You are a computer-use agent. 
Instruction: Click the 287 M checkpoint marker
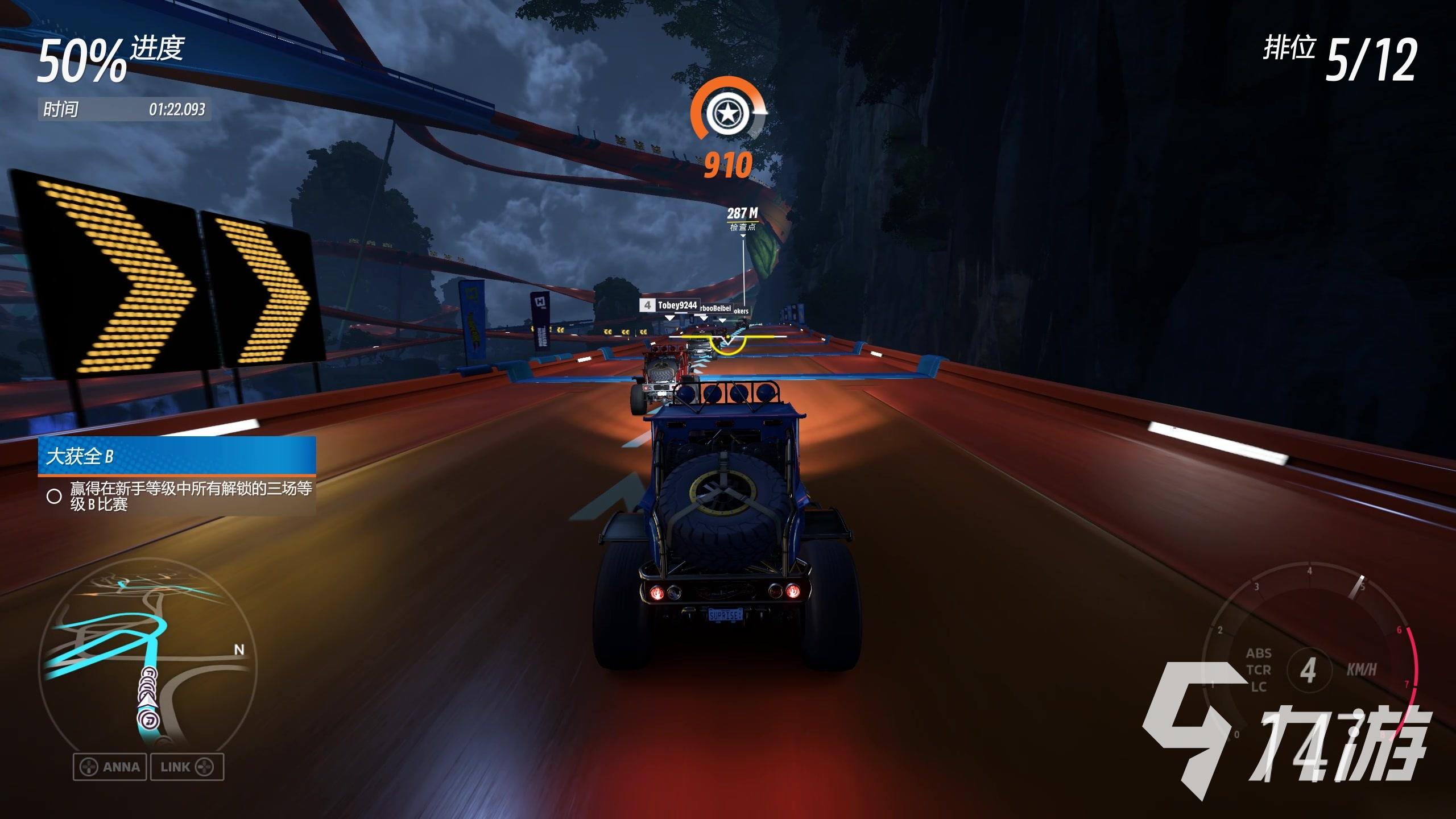tap(742, 218)
